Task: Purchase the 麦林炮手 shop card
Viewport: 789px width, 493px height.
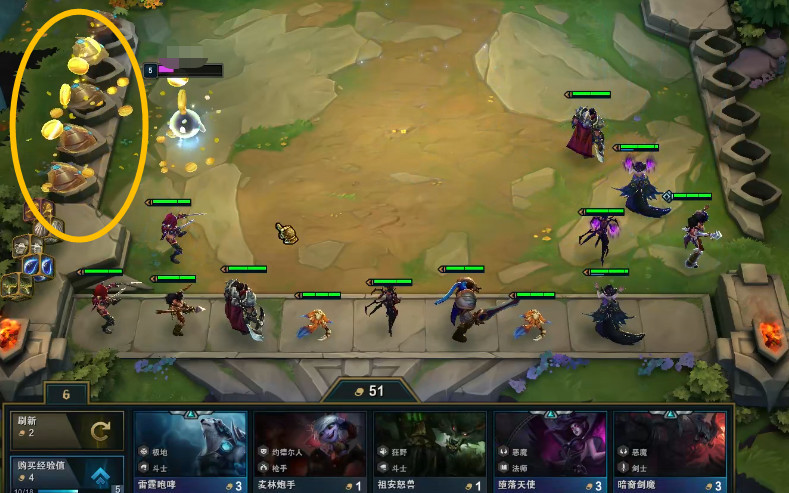Action: coord(310,451)
